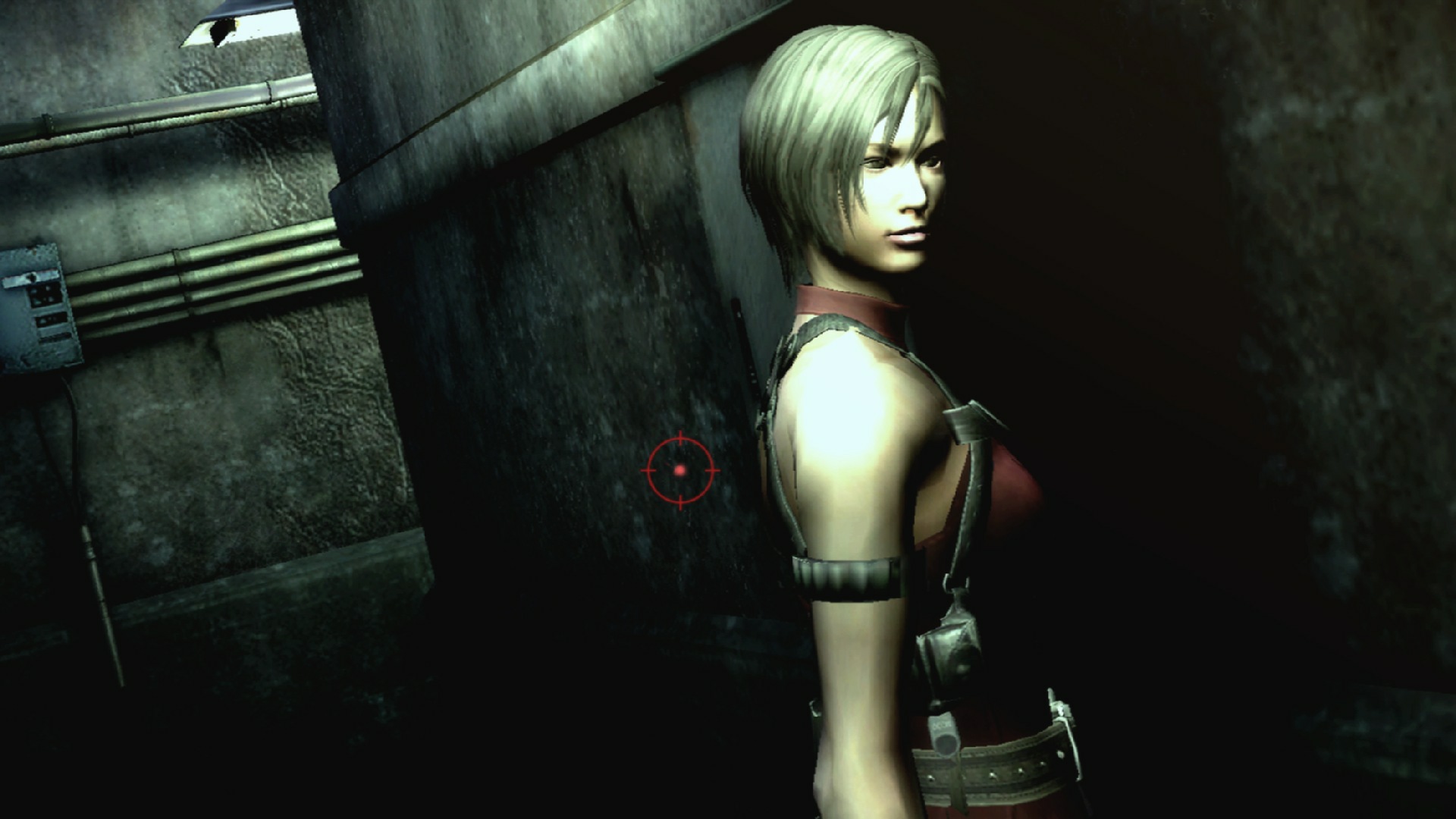
Task: Click the center dot of the crosshair
Action: (680, 470)
